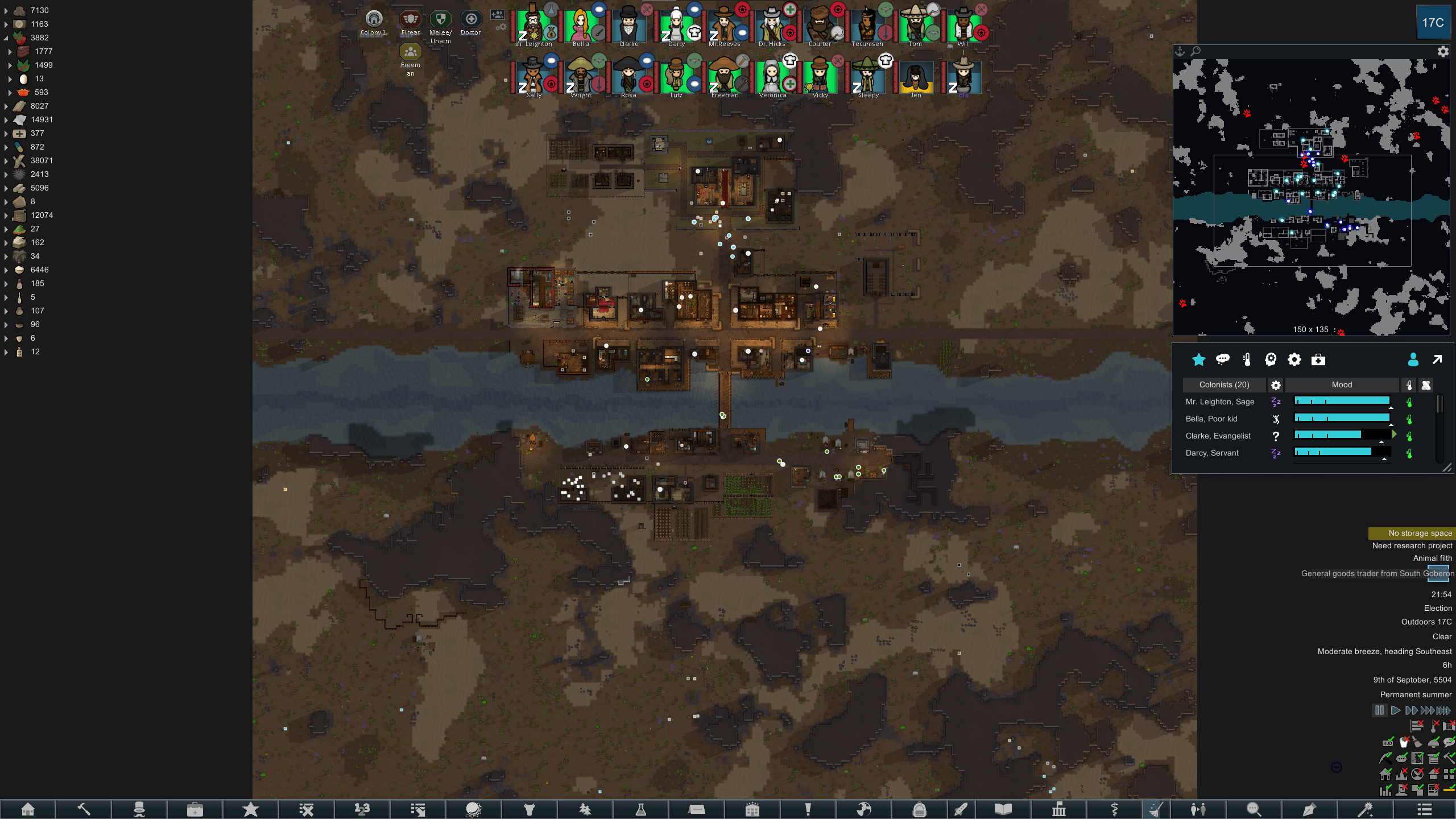This screenshot has width=1456, height=819.
Task: Open the minimap settings gear
Action: [1443, 51]
